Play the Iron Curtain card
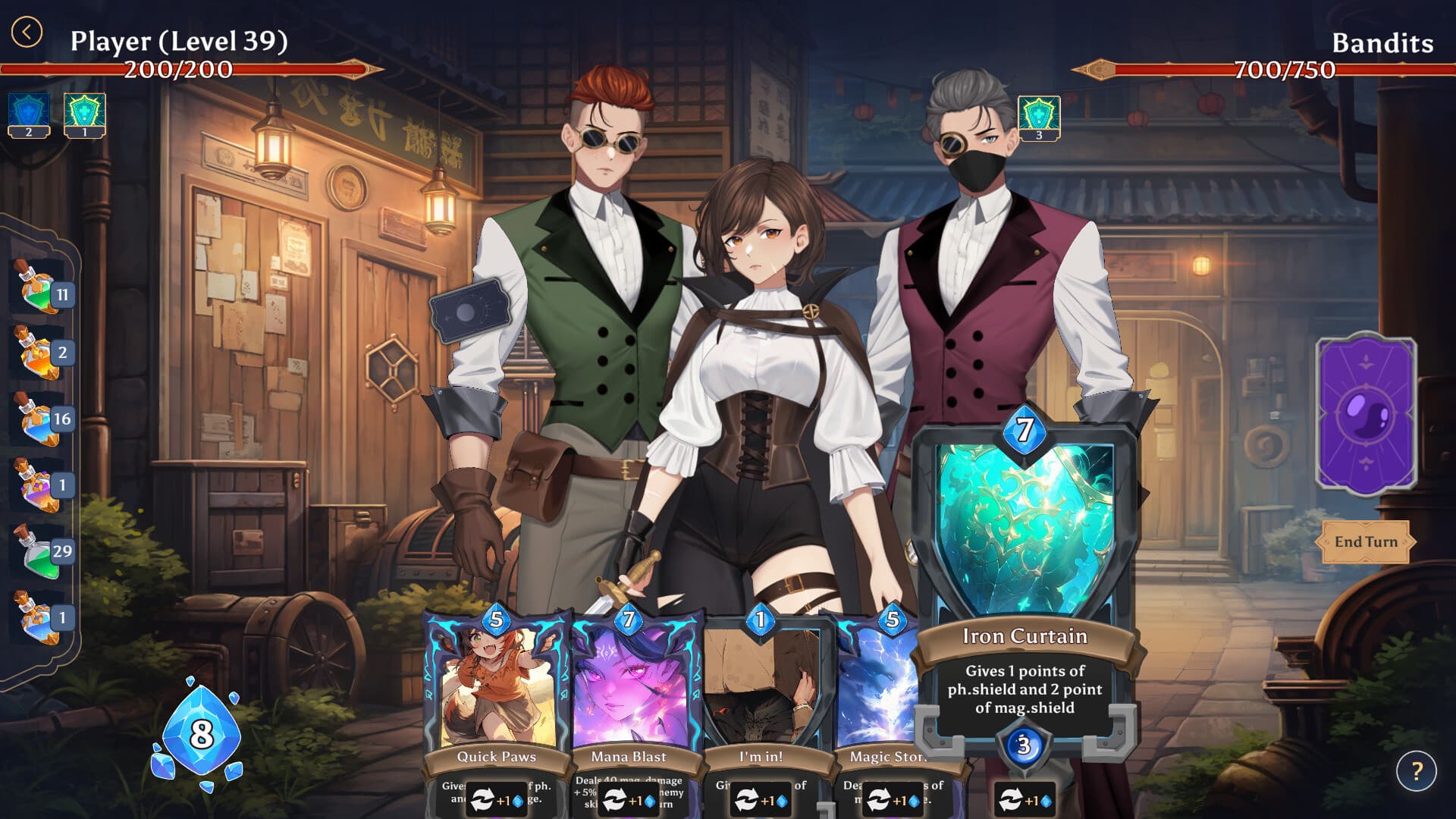The image size is (1456, 819). pyautogui.click(x=1025, y=576)
